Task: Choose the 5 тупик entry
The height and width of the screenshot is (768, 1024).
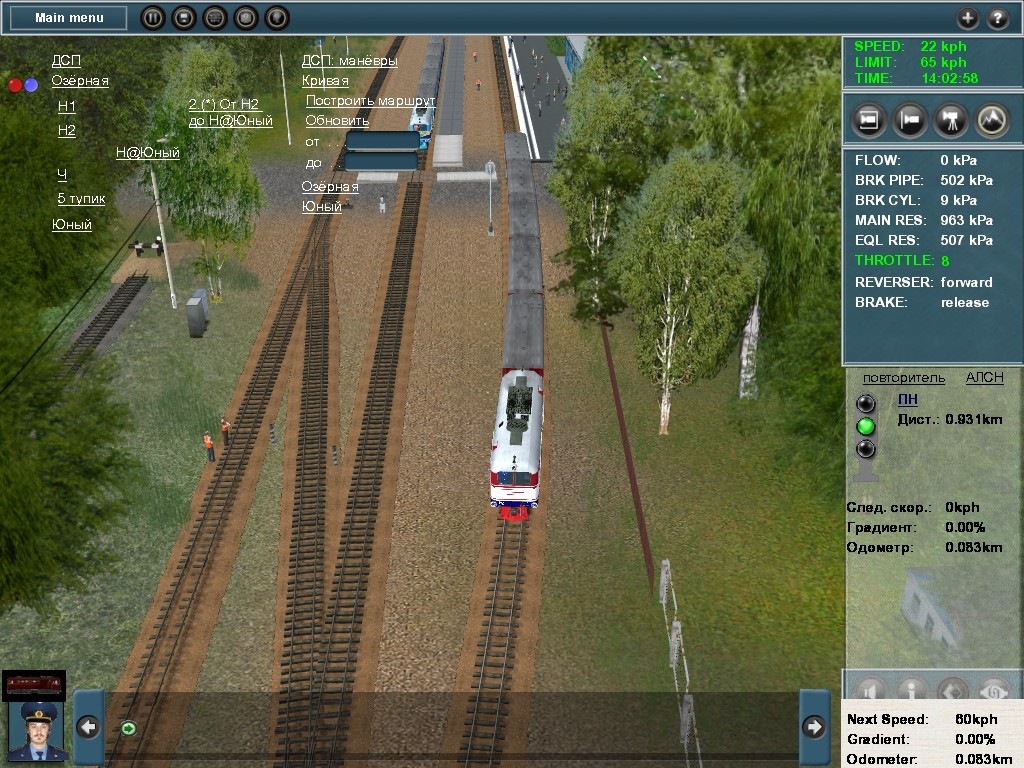Action: tap(81, 198)
